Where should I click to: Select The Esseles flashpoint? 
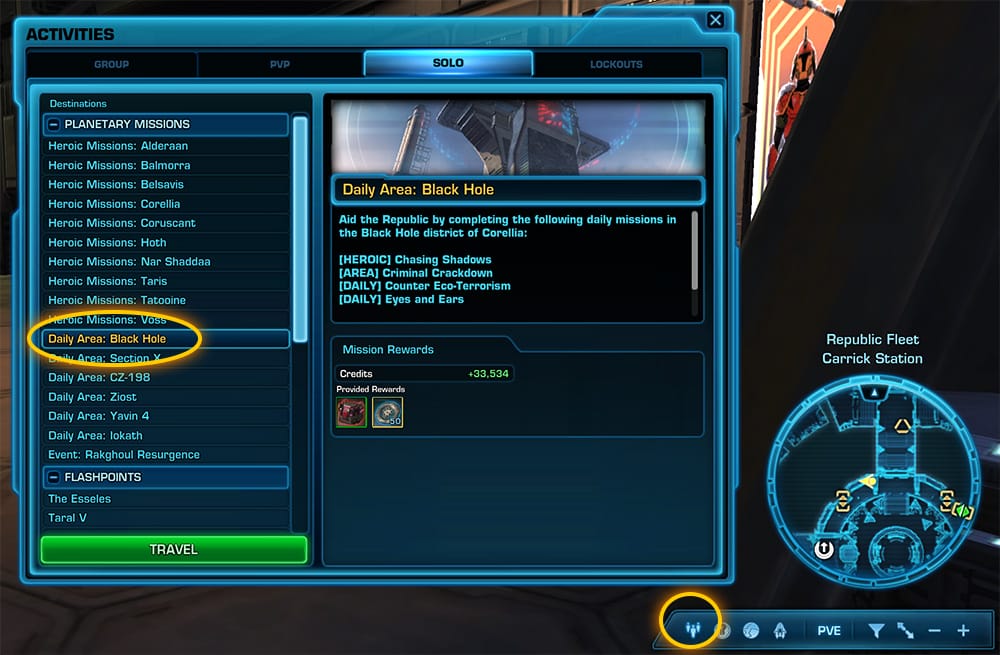pos(80,499)
